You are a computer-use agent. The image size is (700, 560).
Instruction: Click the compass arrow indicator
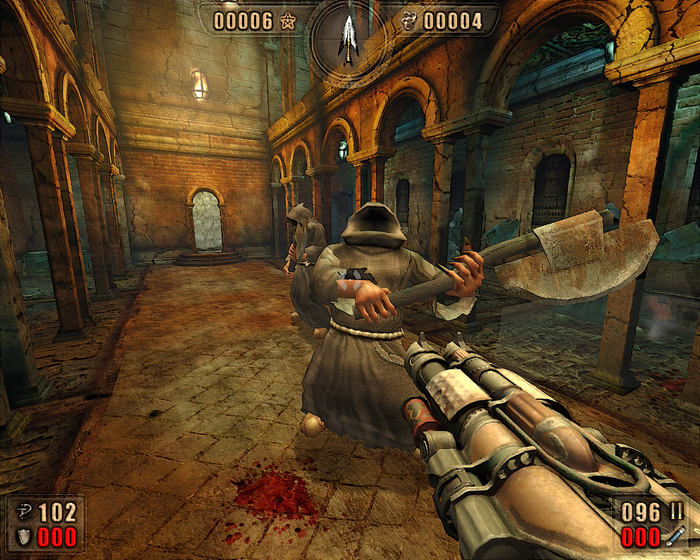[x=349, y=38]
